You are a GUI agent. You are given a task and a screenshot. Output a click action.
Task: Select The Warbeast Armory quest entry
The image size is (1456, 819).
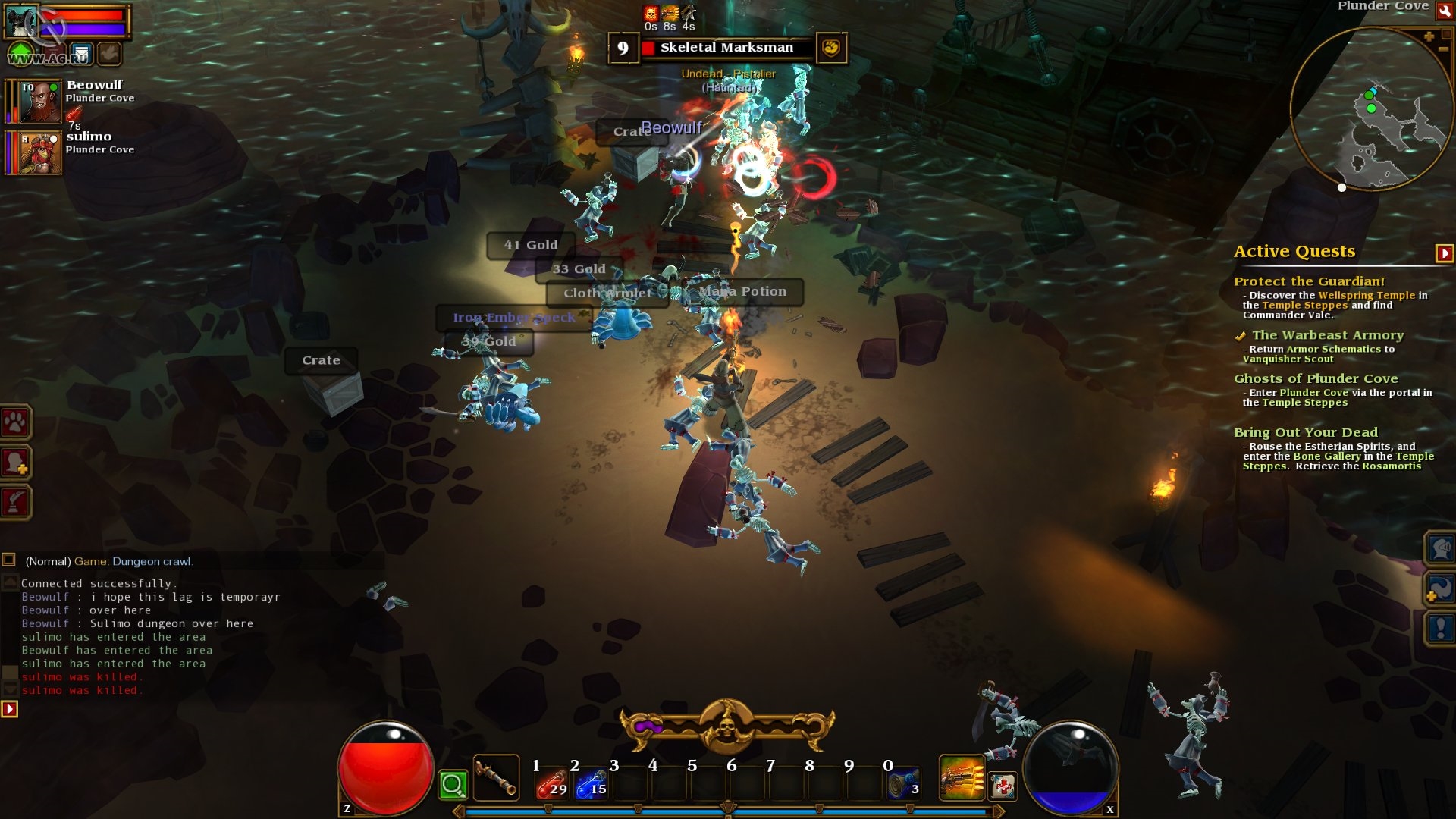coord(1327,335)
